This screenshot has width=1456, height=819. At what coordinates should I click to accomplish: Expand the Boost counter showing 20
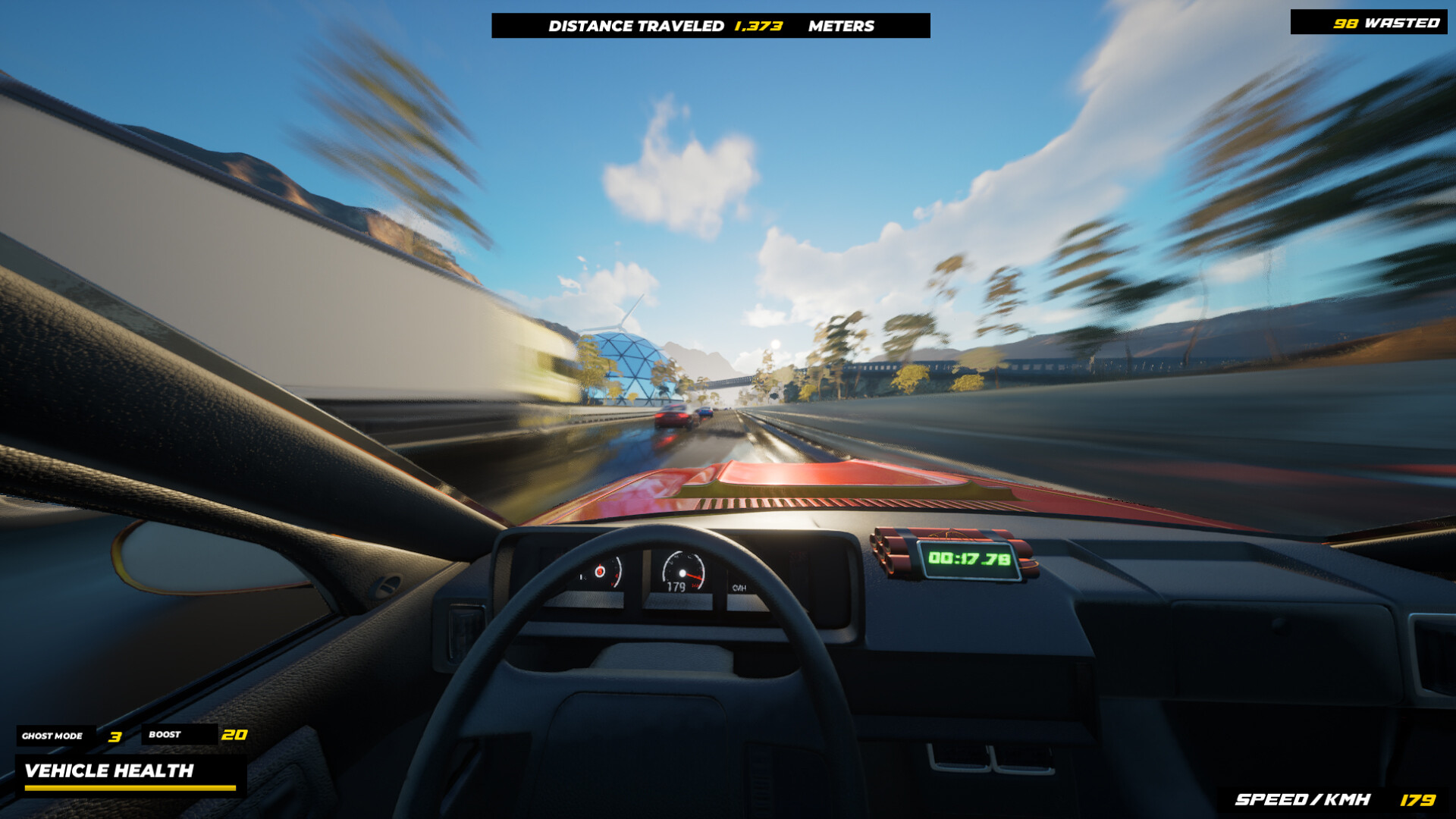pyautogui.click(x=235, y=734)
